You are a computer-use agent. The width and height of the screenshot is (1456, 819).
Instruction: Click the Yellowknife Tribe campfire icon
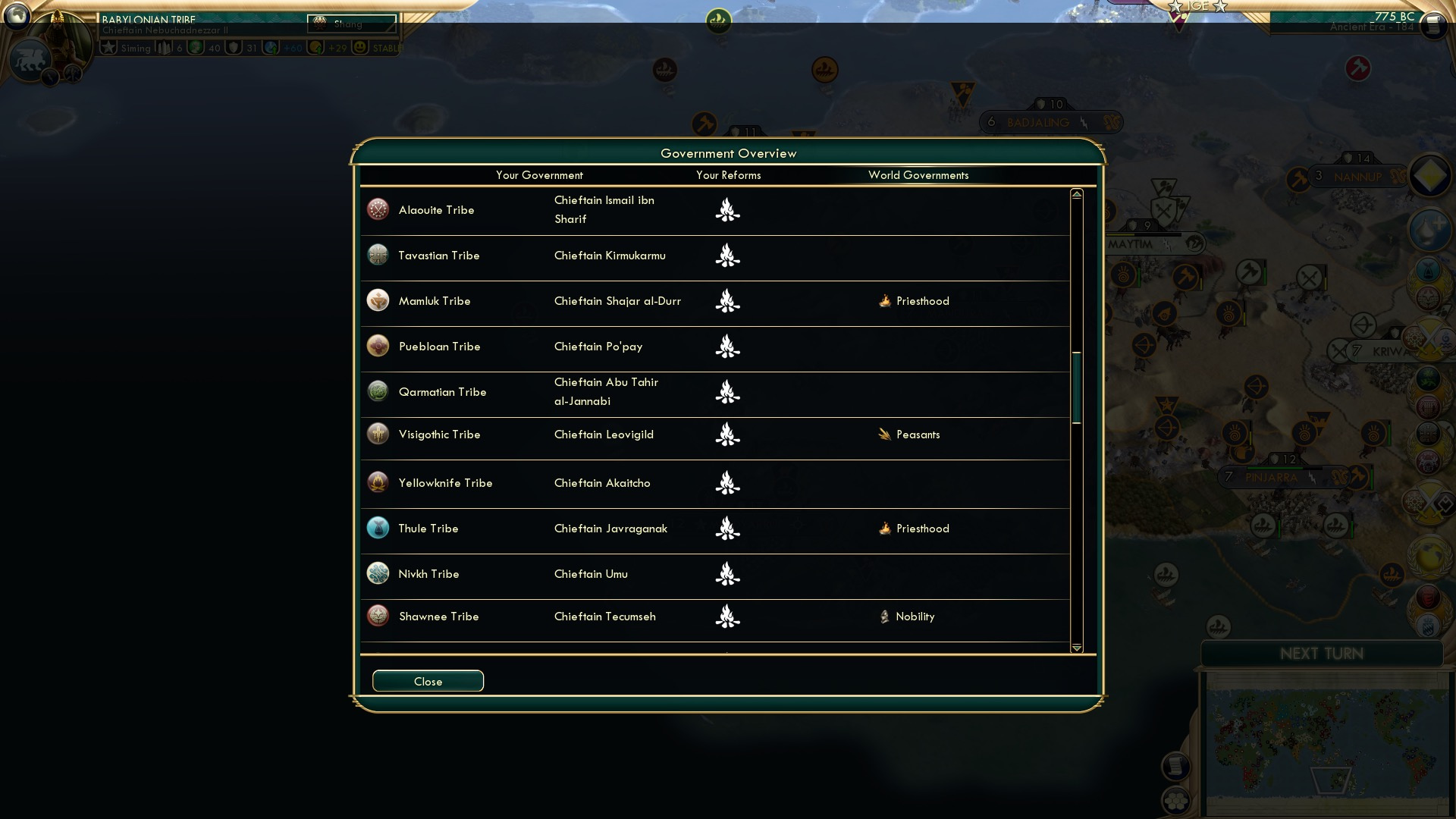tap(727, 484)
